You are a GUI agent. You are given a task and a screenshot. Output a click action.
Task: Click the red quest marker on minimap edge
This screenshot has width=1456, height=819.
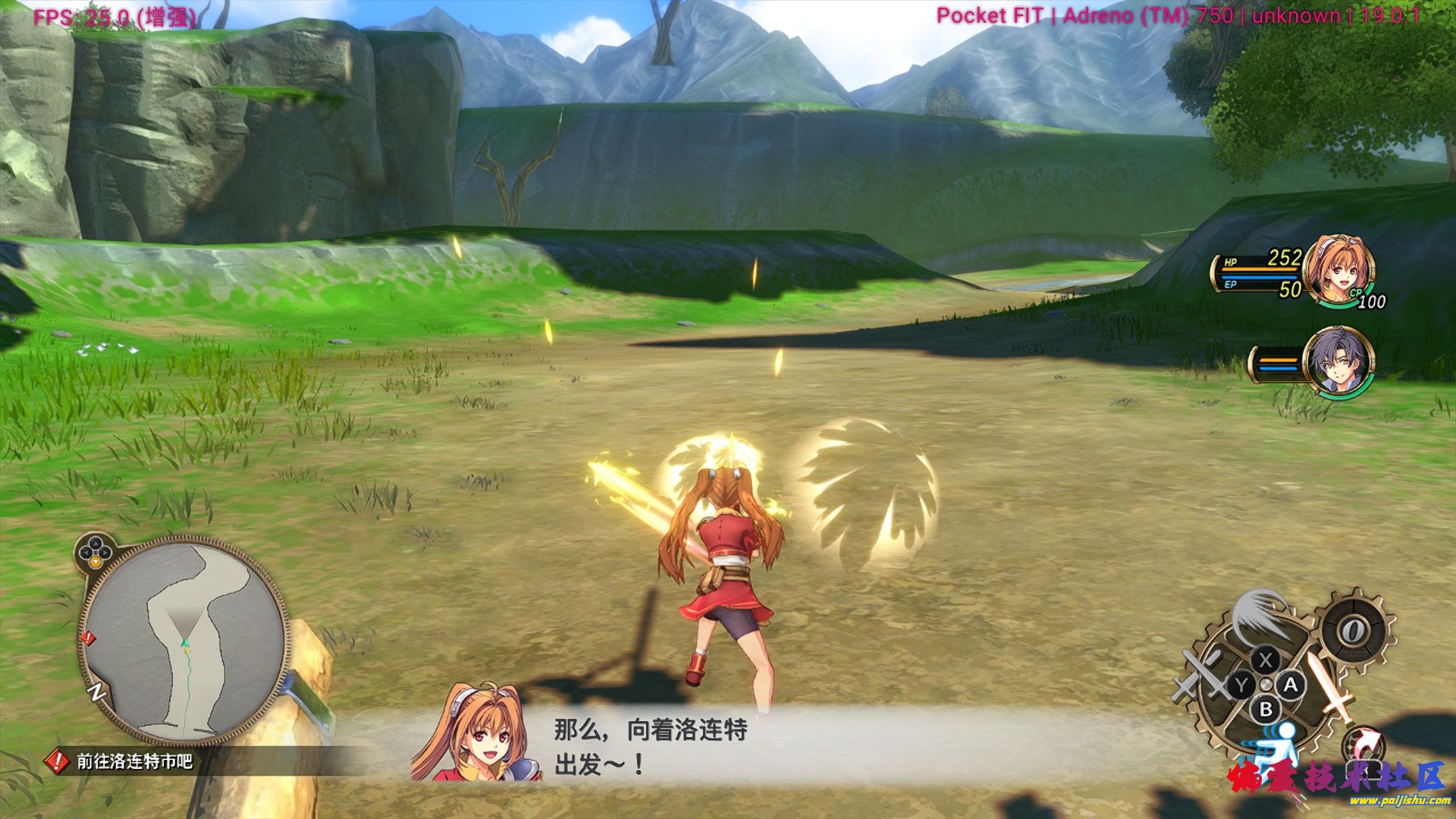(88, 639)
